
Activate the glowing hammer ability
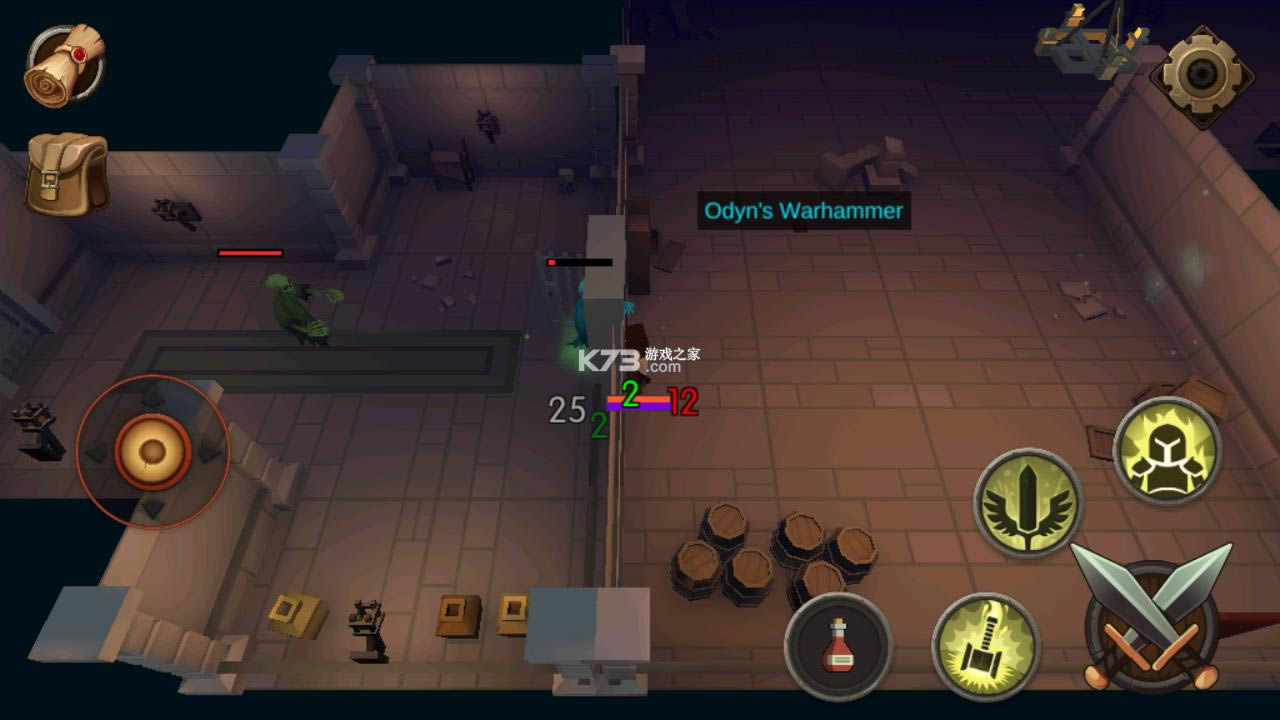click(985, 645)
